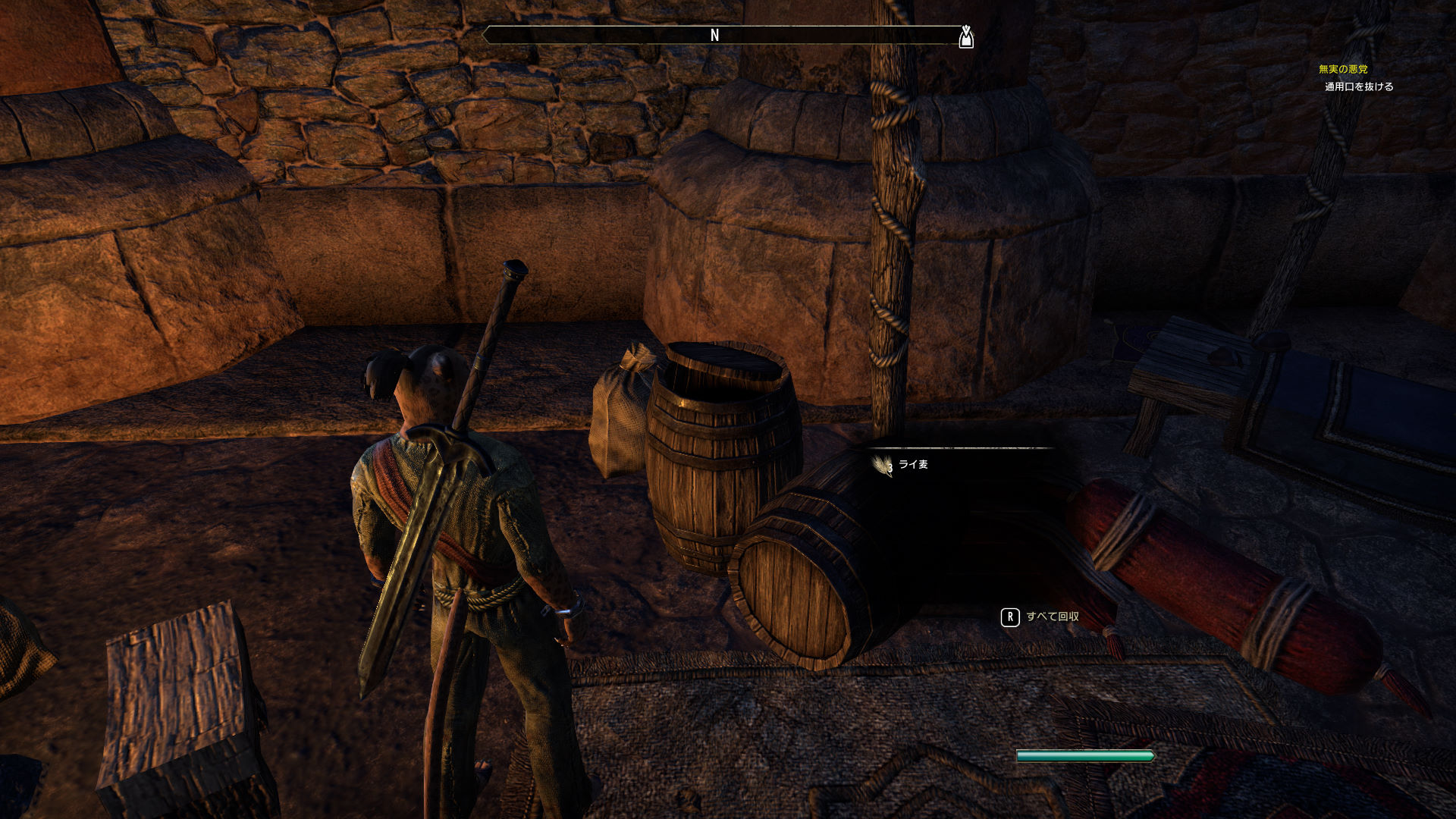Screen dimensions: 1456x819
Task: Click the すべて回収 take-all button
Action: [x=1041, y=617]
